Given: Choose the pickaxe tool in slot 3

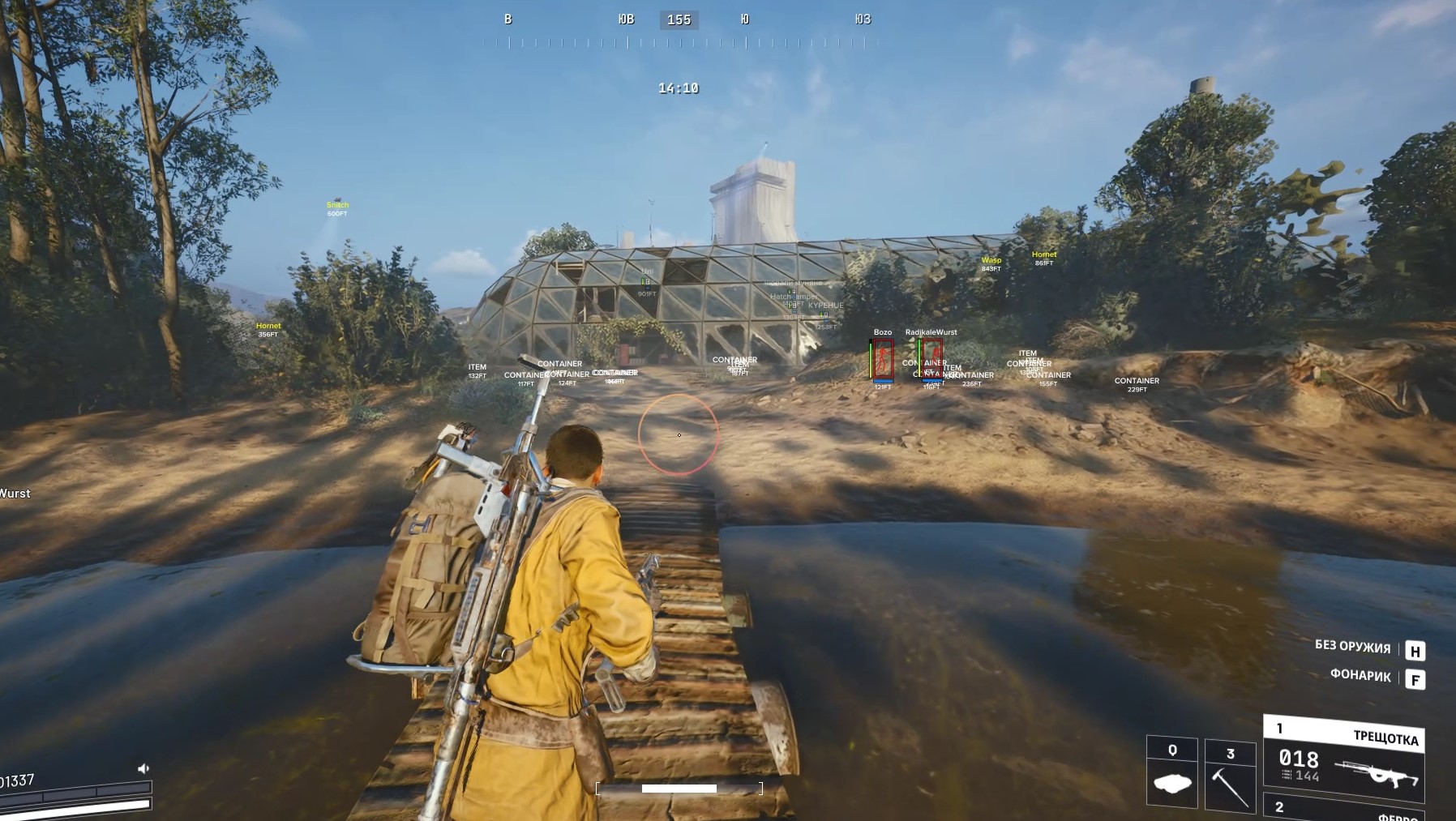Looking at the screenshot, I should (1229, 775).
